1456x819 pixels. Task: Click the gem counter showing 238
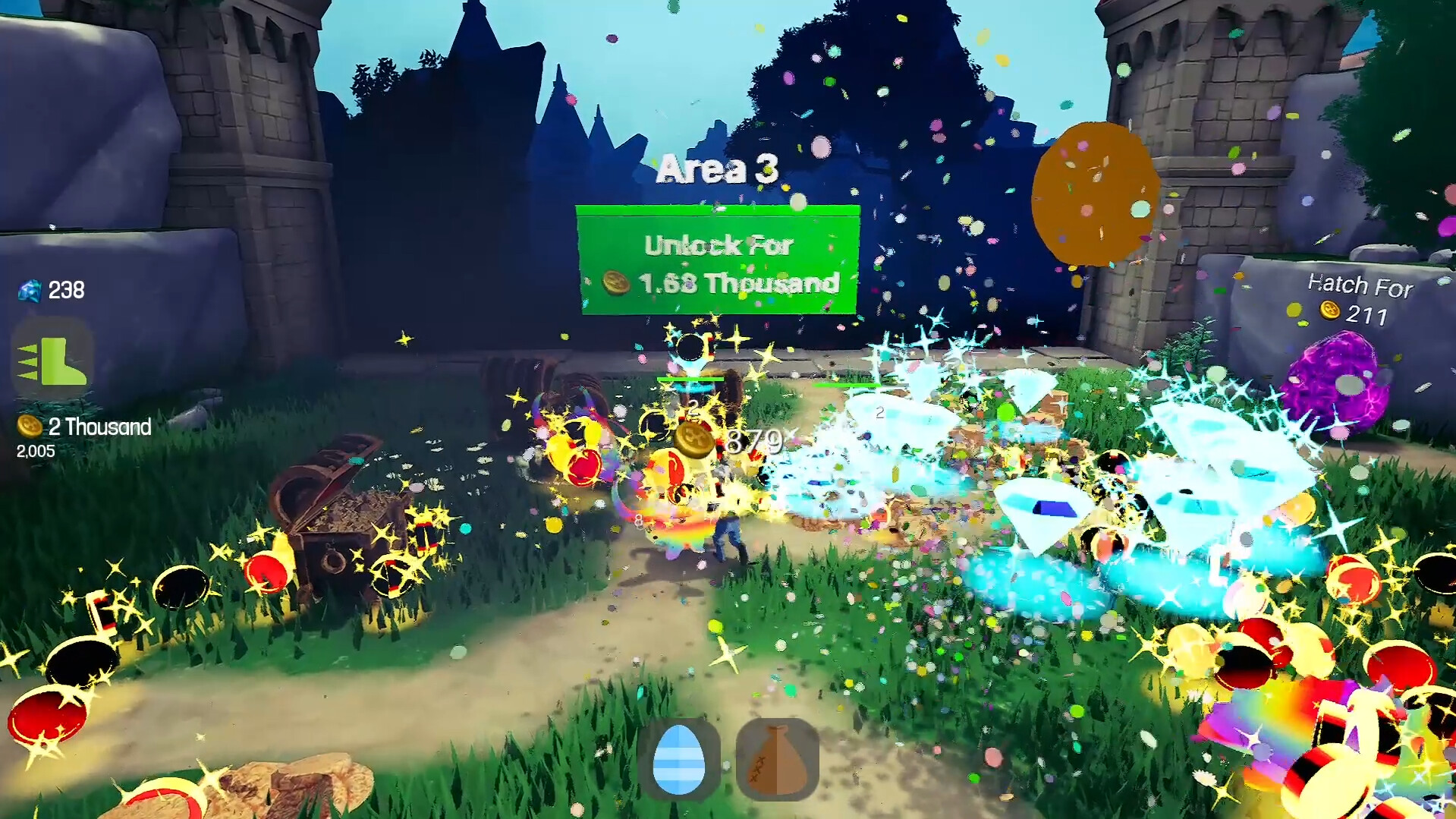point(64,290)
